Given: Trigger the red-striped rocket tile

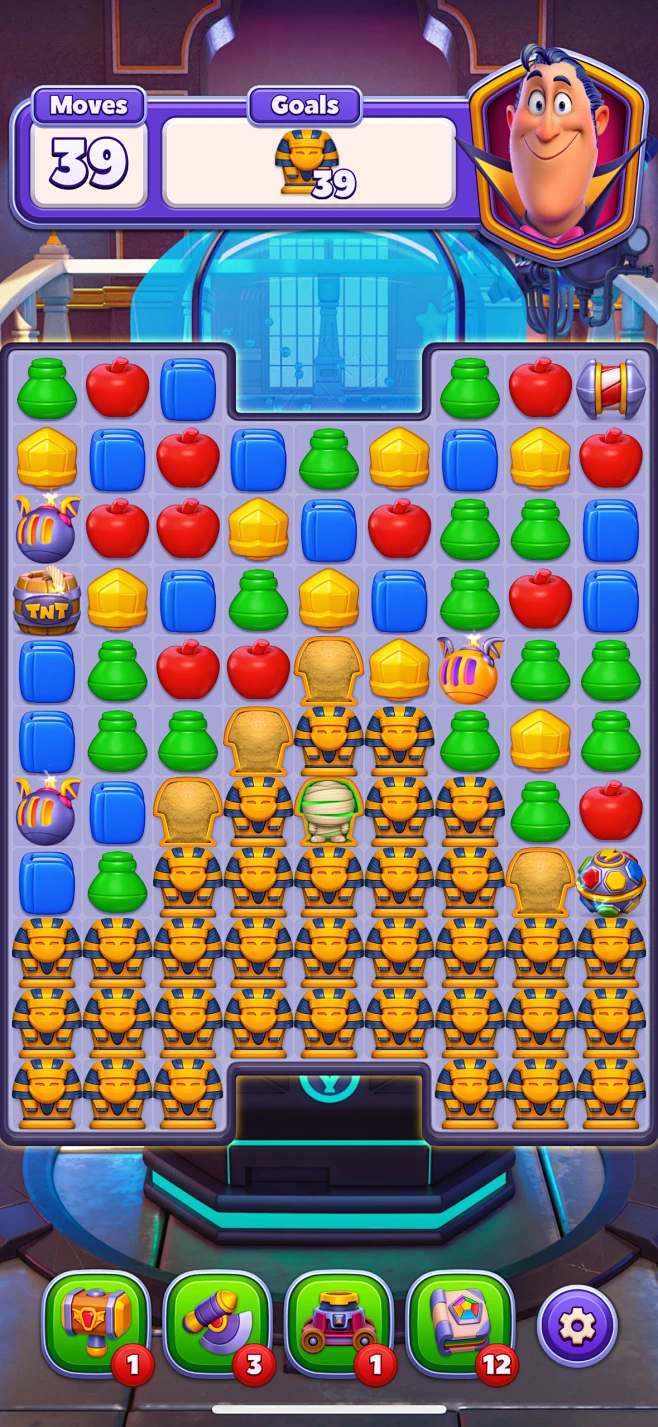Looking at the screenshot, I should (x=611, y=388).
